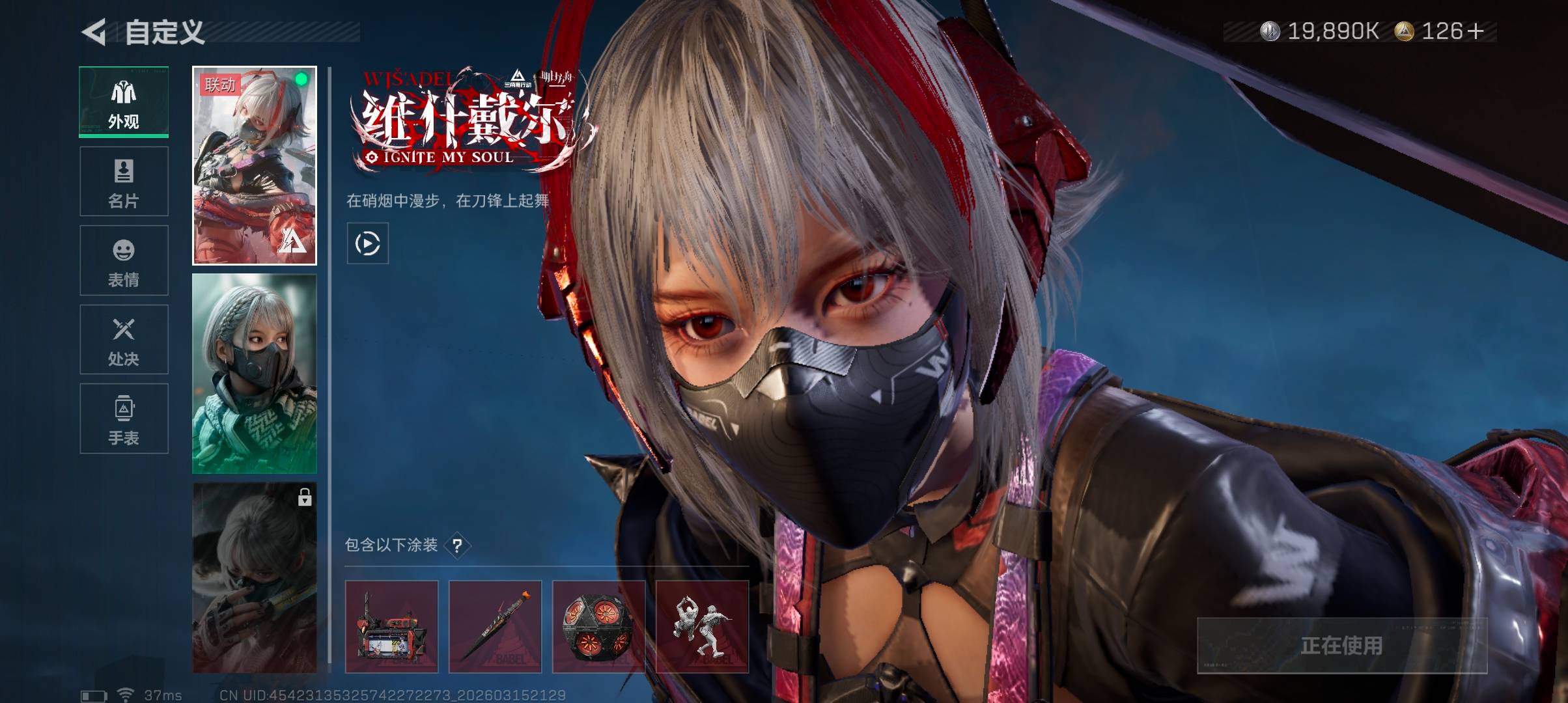Go back using the arrow beside 自定义
Screen dimensions: 1568x703
94,32
